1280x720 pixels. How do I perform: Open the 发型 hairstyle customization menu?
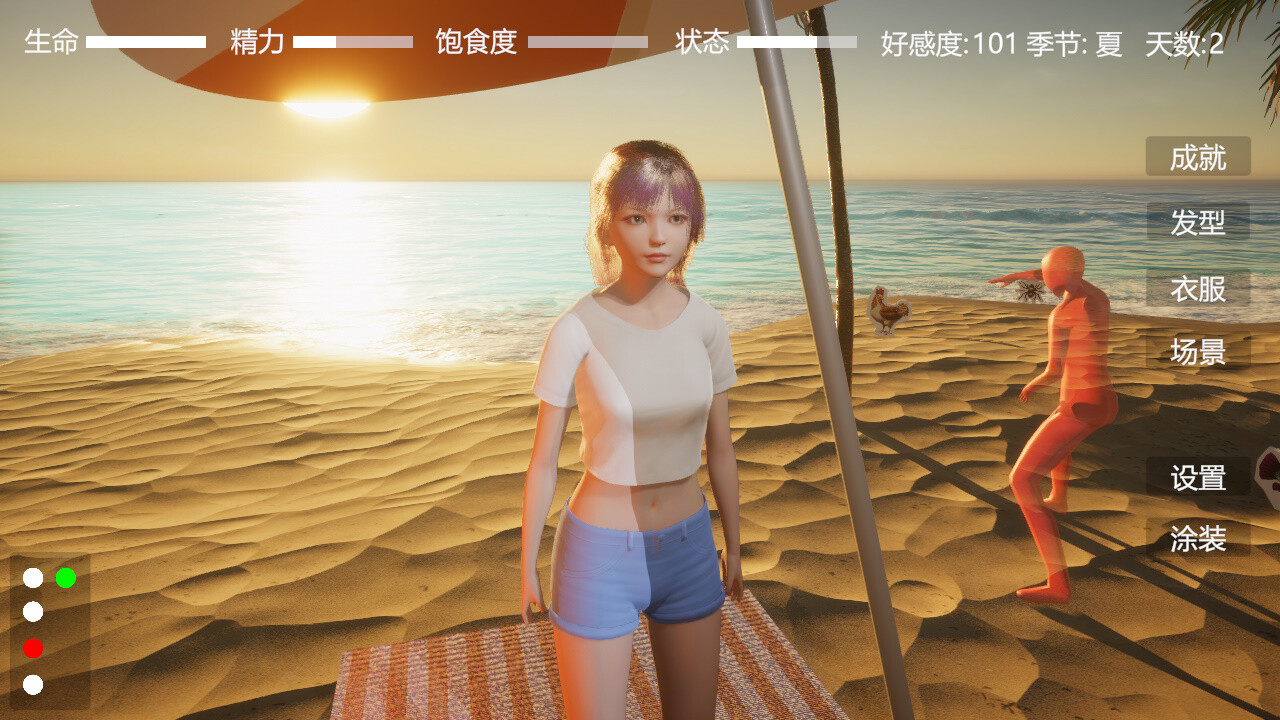pos(1197,224)
